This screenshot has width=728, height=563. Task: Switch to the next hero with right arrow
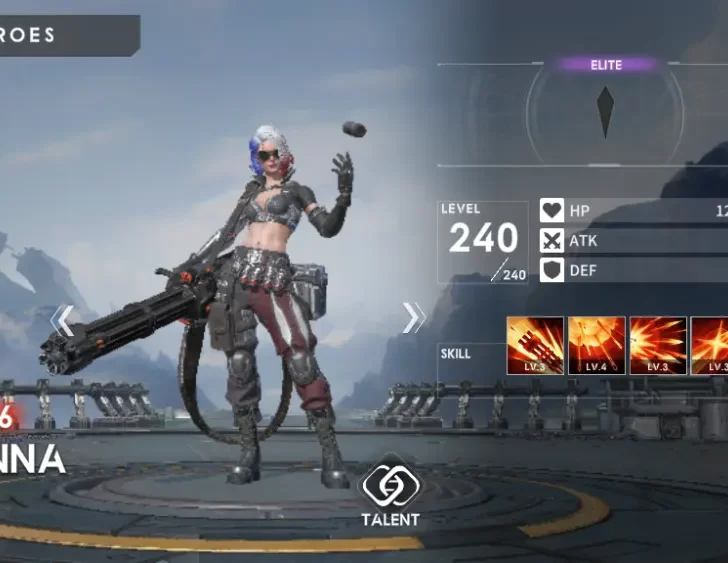[413, 318]
